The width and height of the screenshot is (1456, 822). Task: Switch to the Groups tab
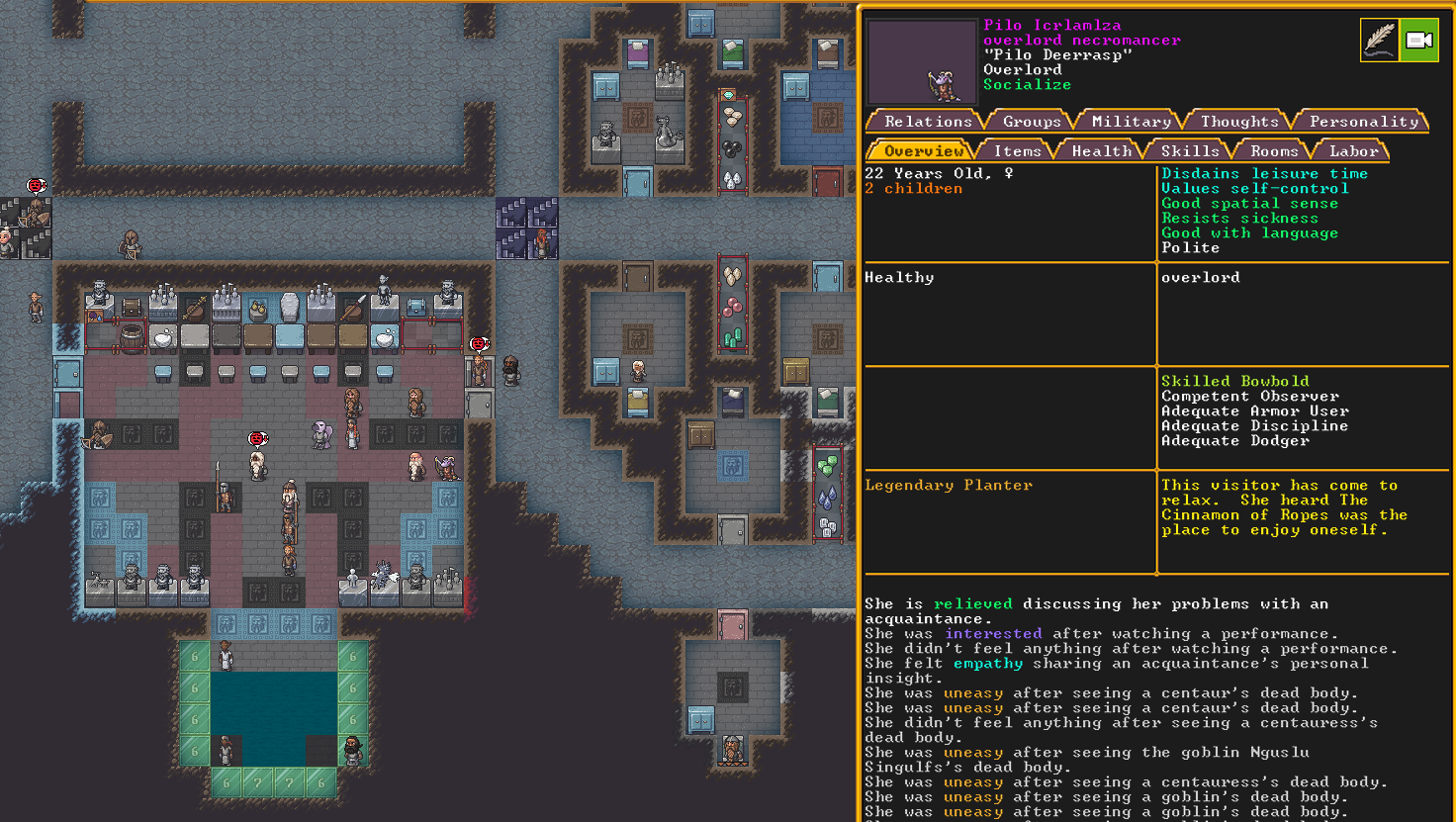1031,121
